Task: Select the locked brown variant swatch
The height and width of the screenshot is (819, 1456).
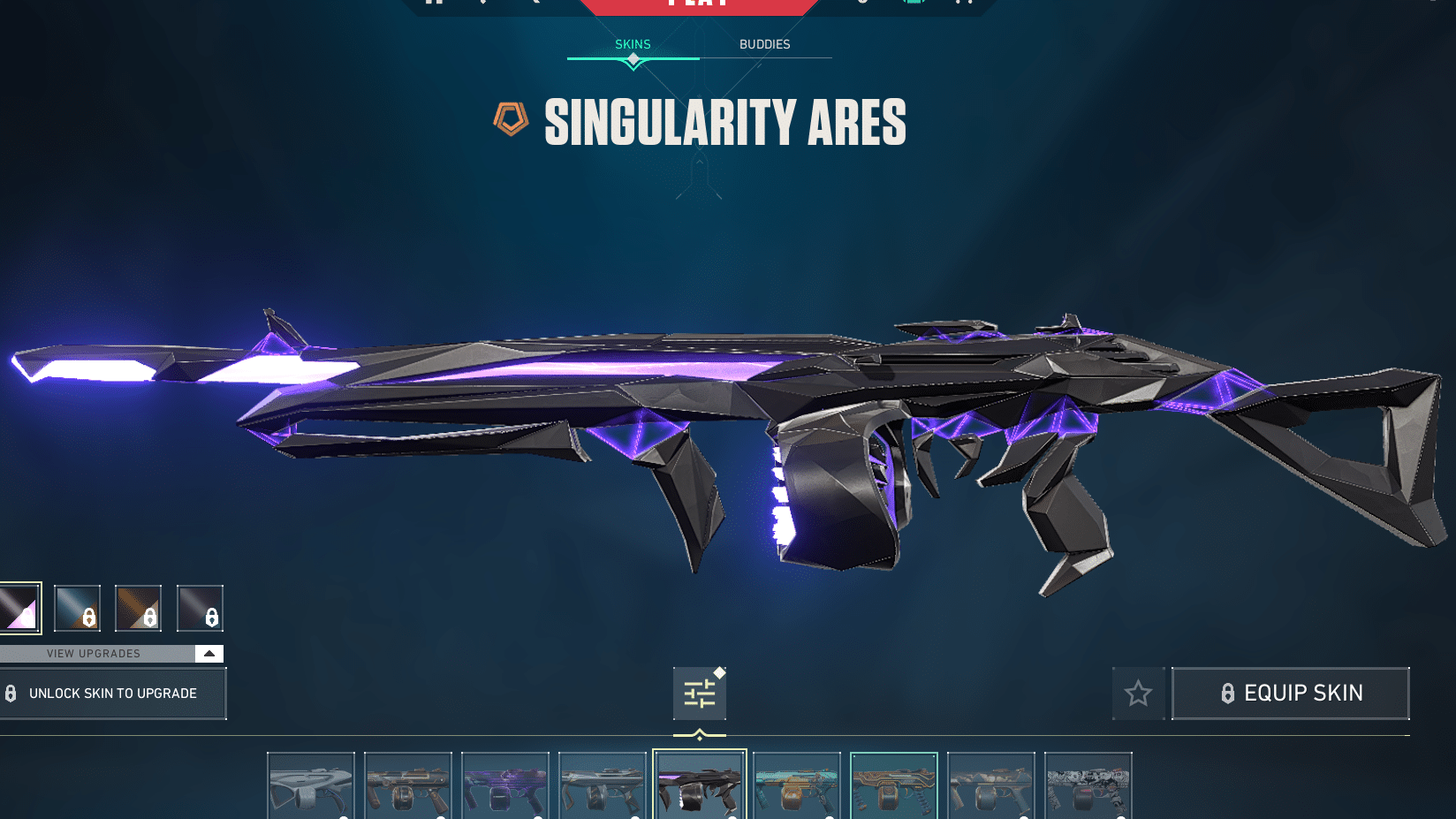Action: click(x=139, y=608)
